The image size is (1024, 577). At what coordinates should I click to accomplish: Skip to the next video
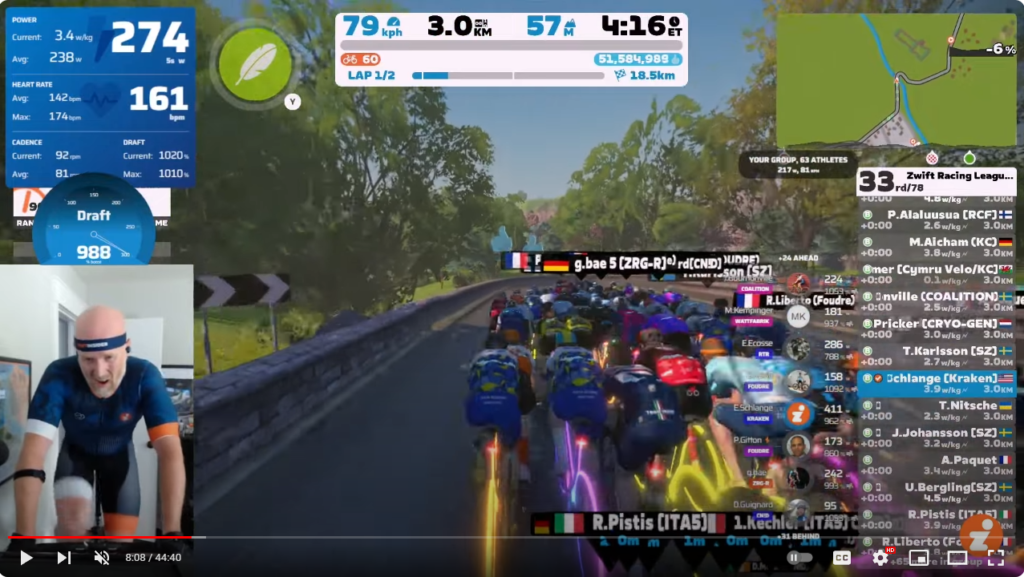click(63, 557)
